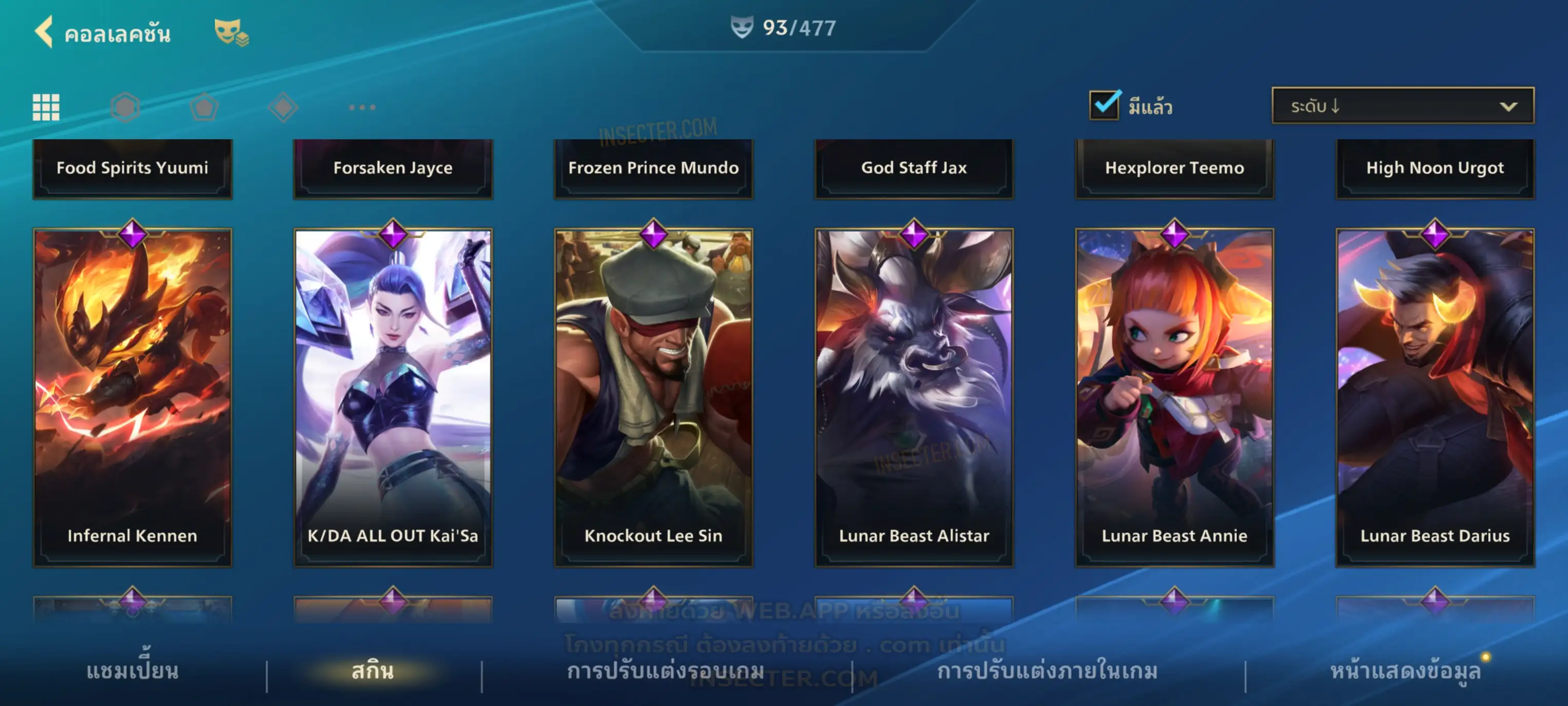Screen dimensions: 1568x706
Task: Filter skins by the diamond rarity icon
Action: coord(283,107)
